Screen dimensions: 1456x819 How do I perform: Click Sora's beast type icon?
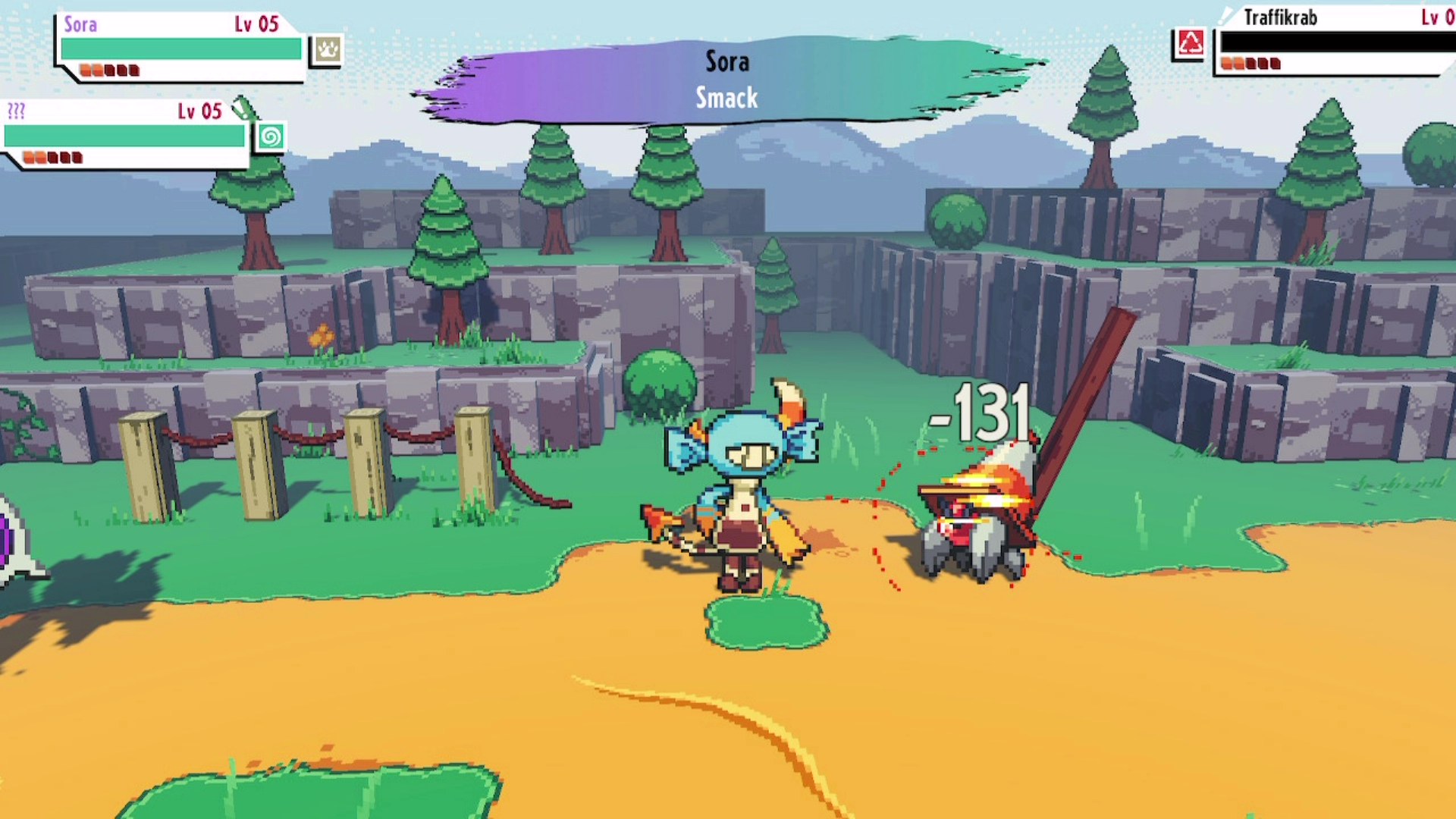pyautogui.click(x=328, y=50)
